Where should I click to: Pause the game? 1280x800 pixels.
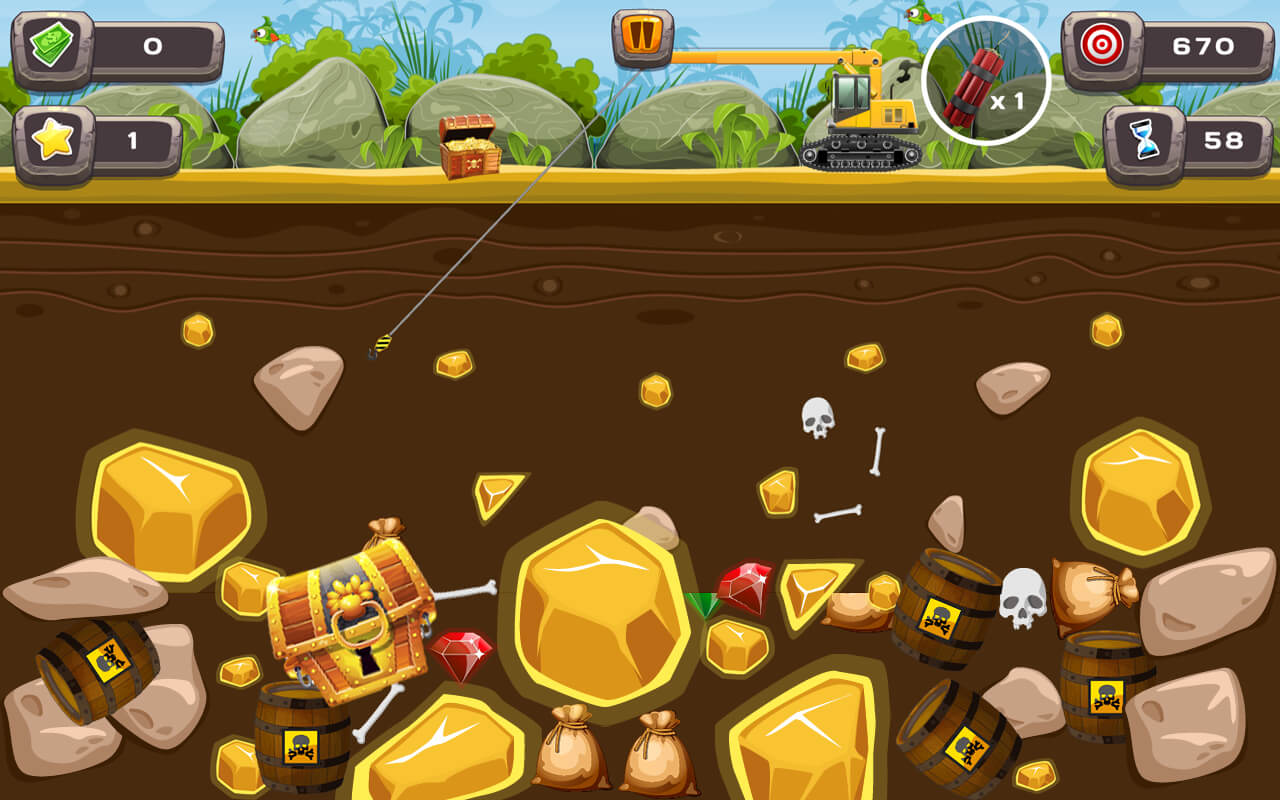(x=641, y=40)
